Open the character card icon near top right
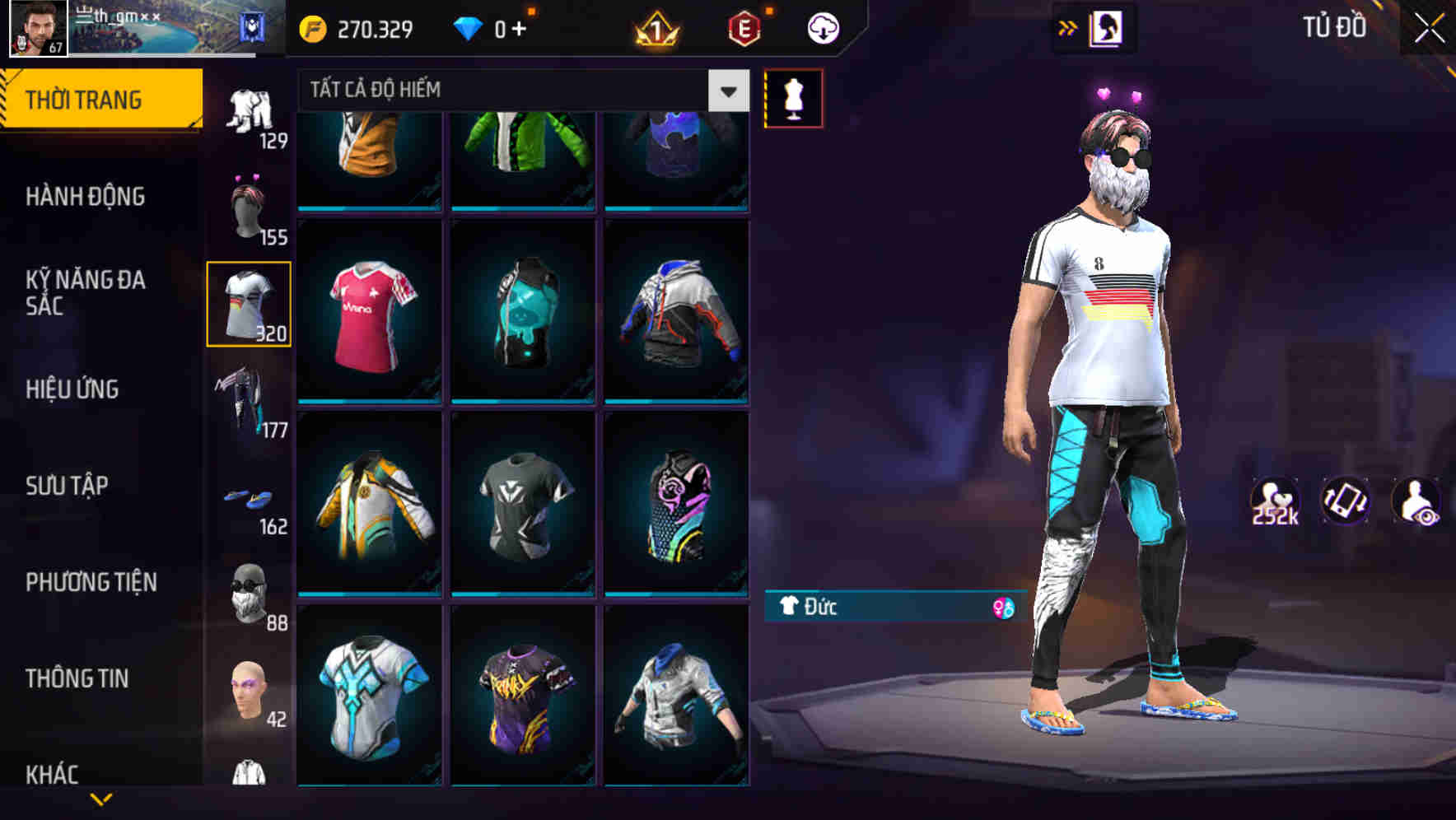 (1106, 26)
